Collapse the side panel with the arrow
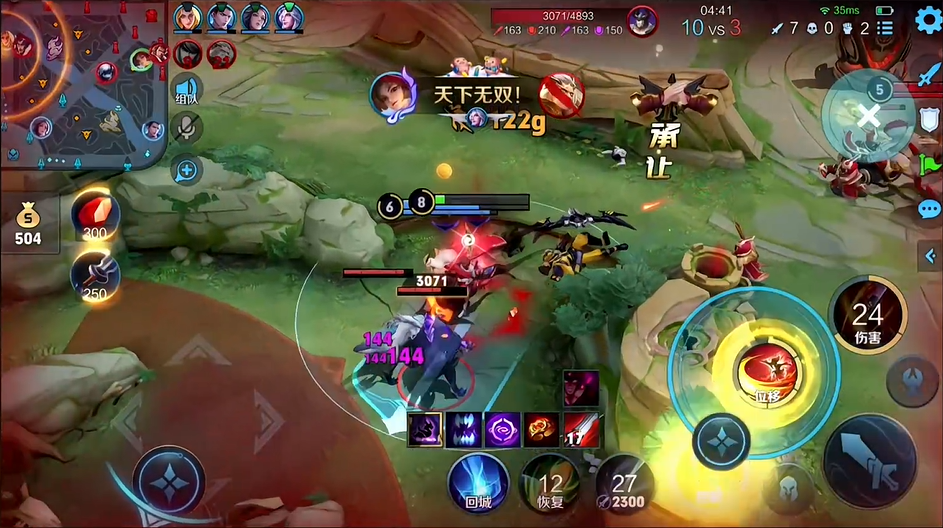Screen dimensions: 943x528 point(929,257)
